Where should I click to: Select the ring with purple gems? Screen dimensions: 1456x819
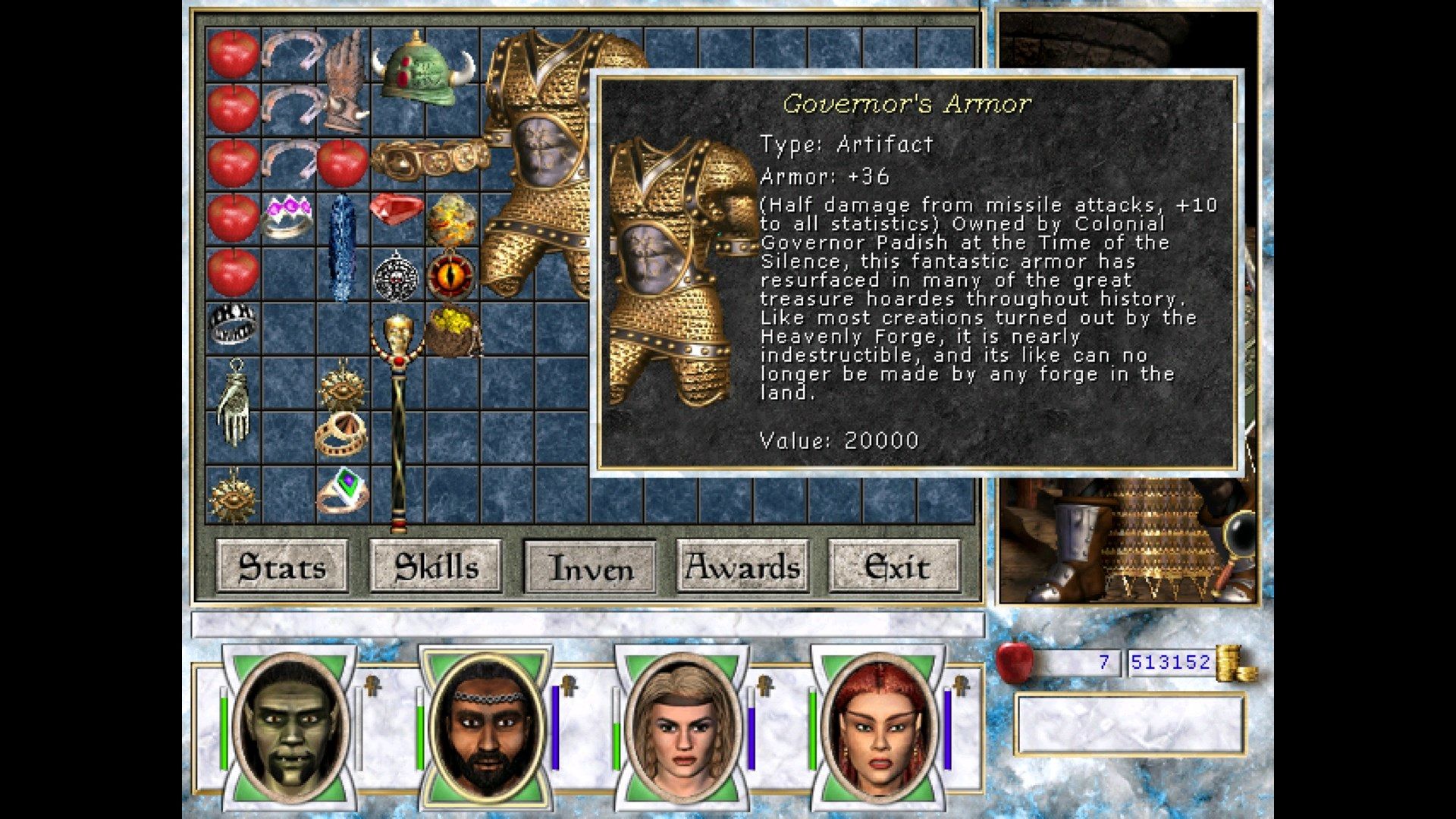(287, 217)
